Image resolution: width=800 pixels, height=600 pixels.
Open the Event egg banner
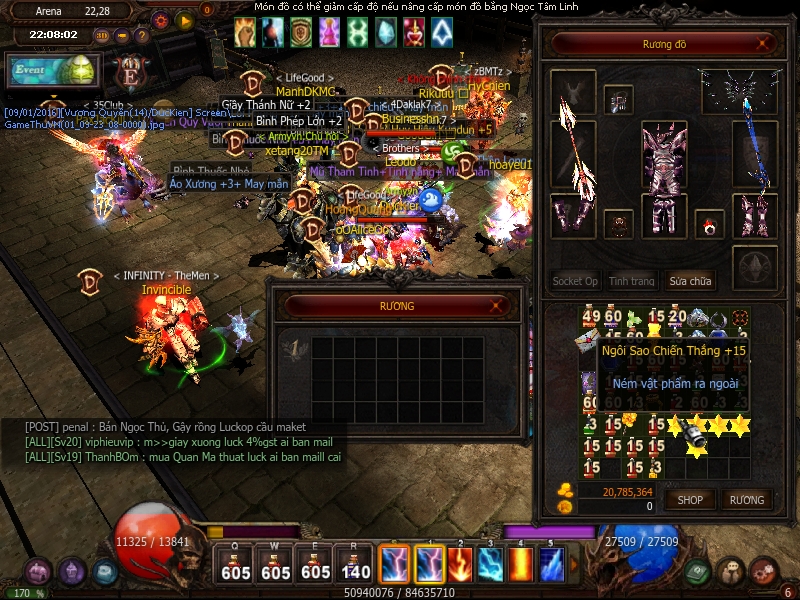pyautogui.click(x=52, y=71)
